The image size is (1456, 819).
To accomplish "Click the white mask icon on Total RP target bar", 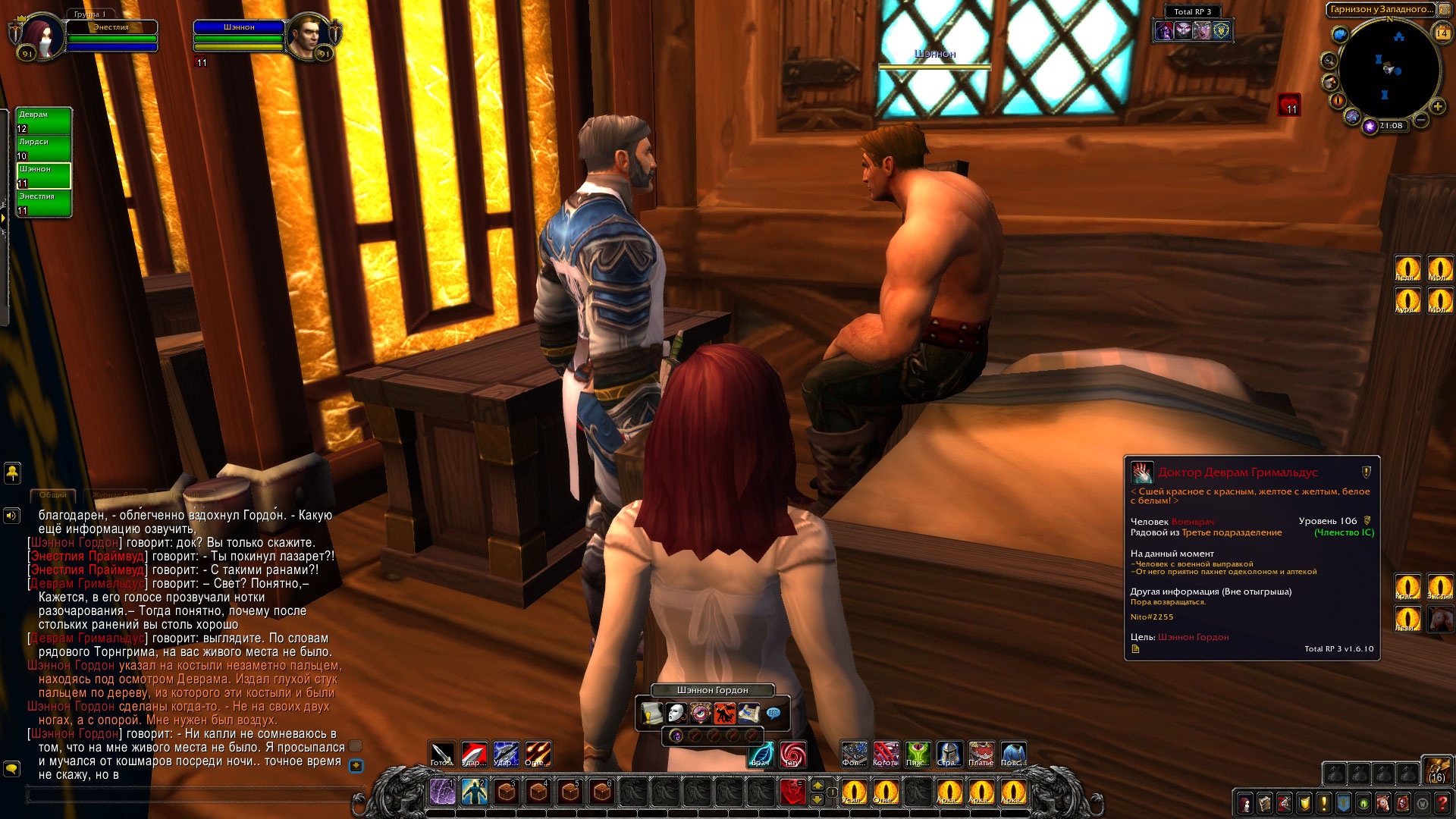I will click(676, 714).
